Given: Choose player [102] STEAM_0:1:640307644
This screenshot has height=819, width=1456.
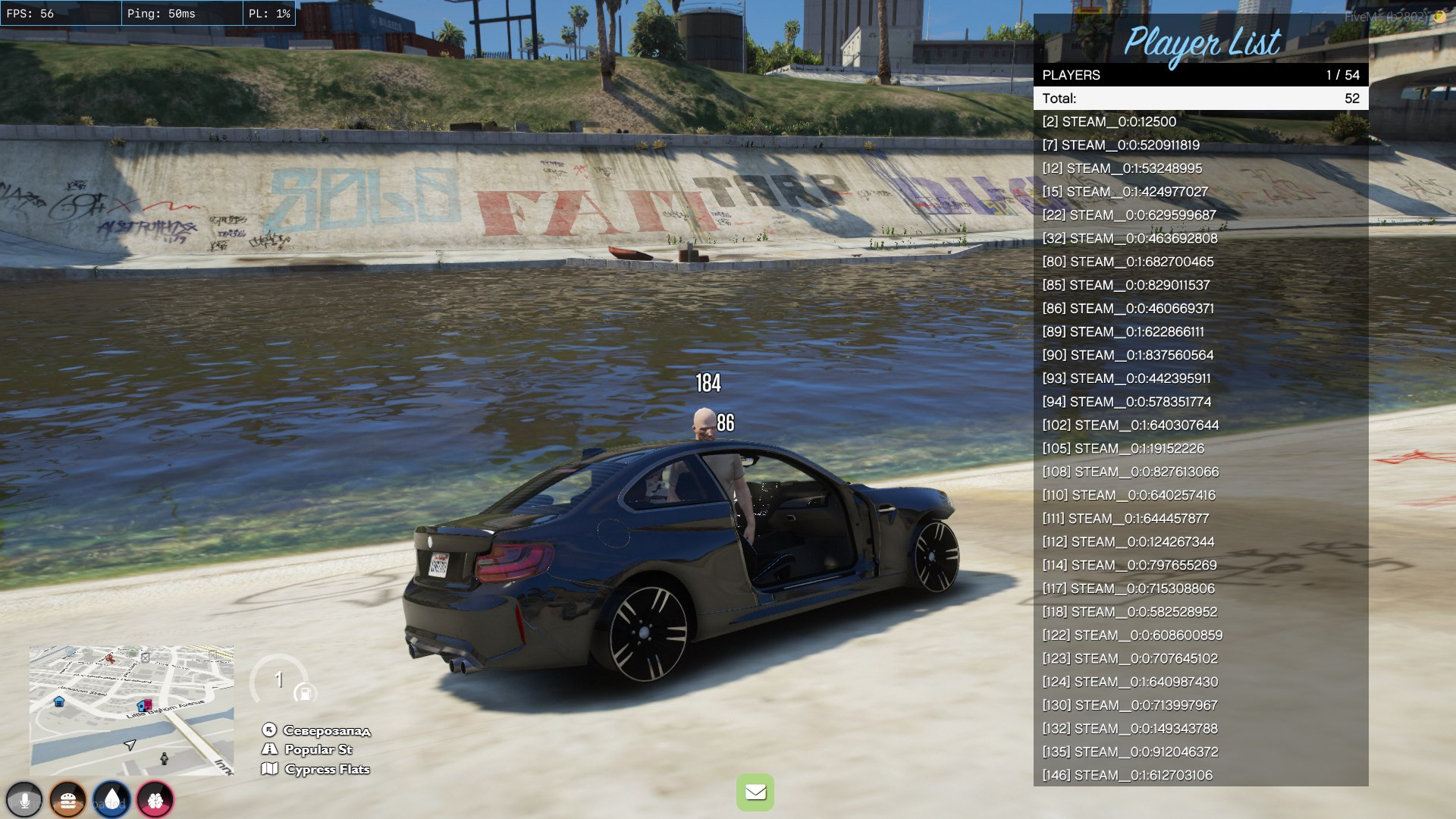Looking at the screenshot, I should (x=1200, y=425).
